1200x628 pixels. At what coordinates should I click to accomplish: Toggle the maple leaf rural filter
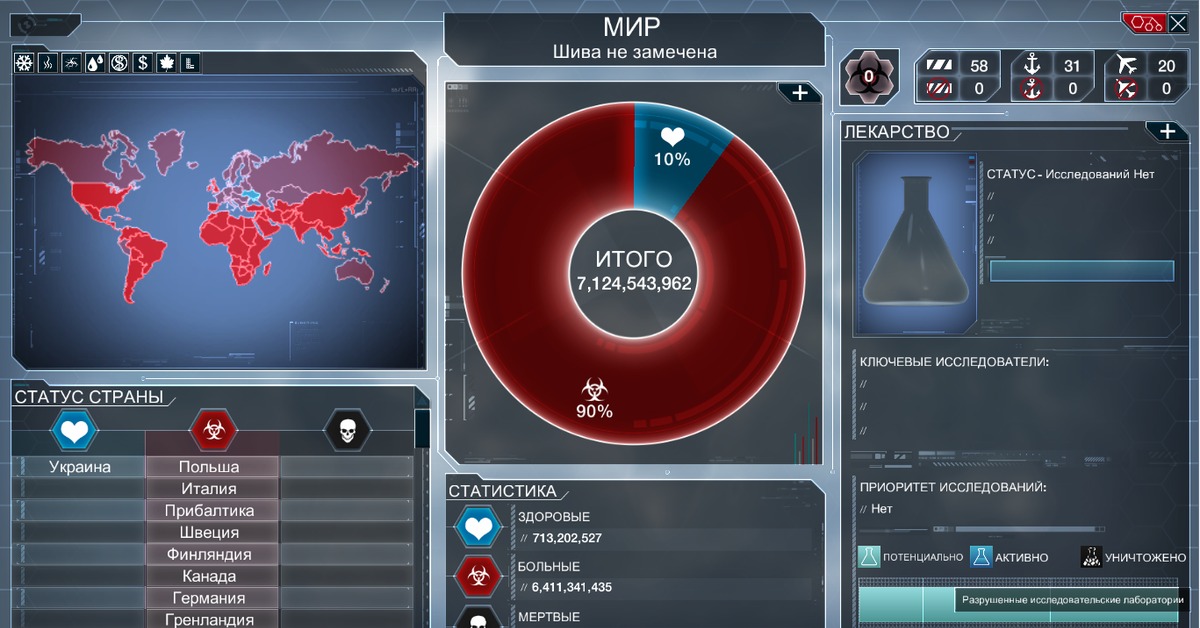[x=167, y=63]
